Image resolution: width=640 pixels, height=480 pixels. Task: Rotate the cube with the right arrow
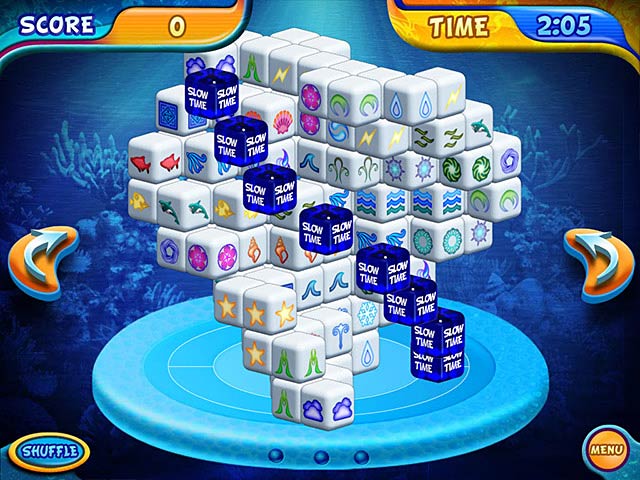[x=598, y=262]
